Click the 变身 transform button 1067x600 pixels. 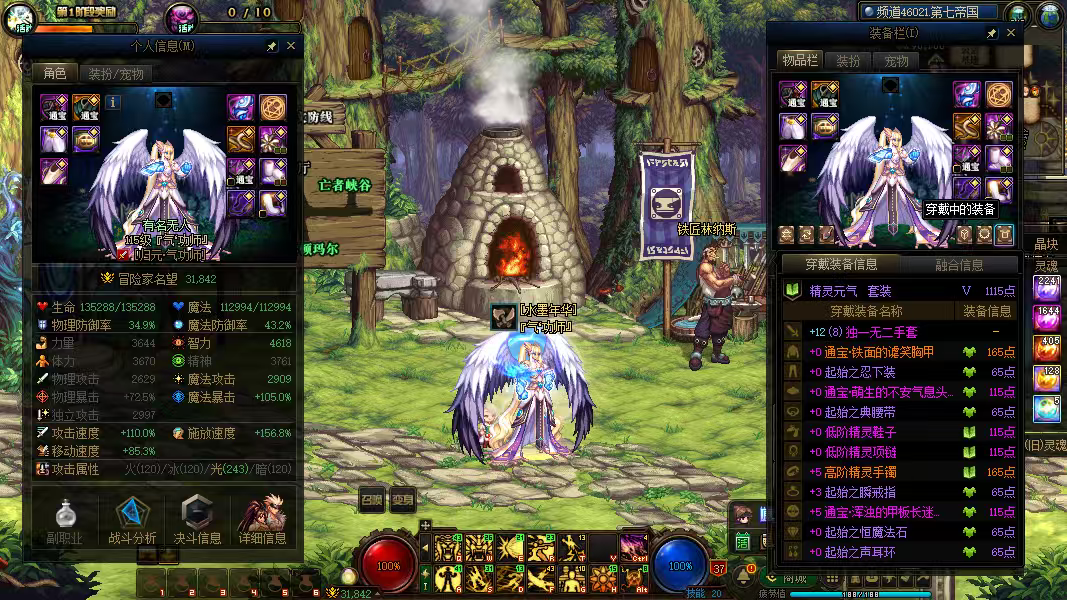coord(402,500)
